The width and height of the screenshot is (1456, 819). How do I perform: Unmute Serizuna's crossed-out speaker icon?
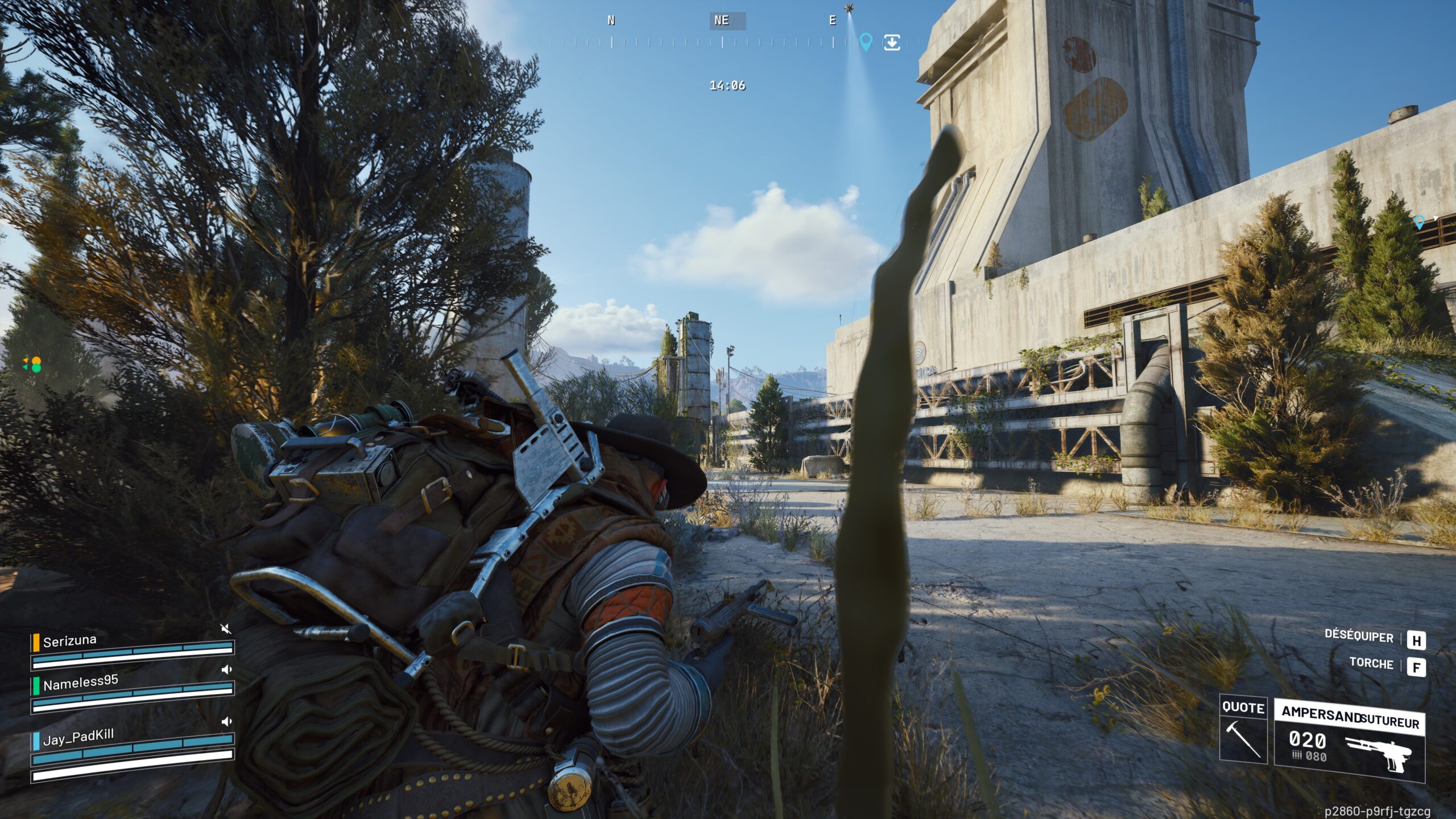click(226, 628)
